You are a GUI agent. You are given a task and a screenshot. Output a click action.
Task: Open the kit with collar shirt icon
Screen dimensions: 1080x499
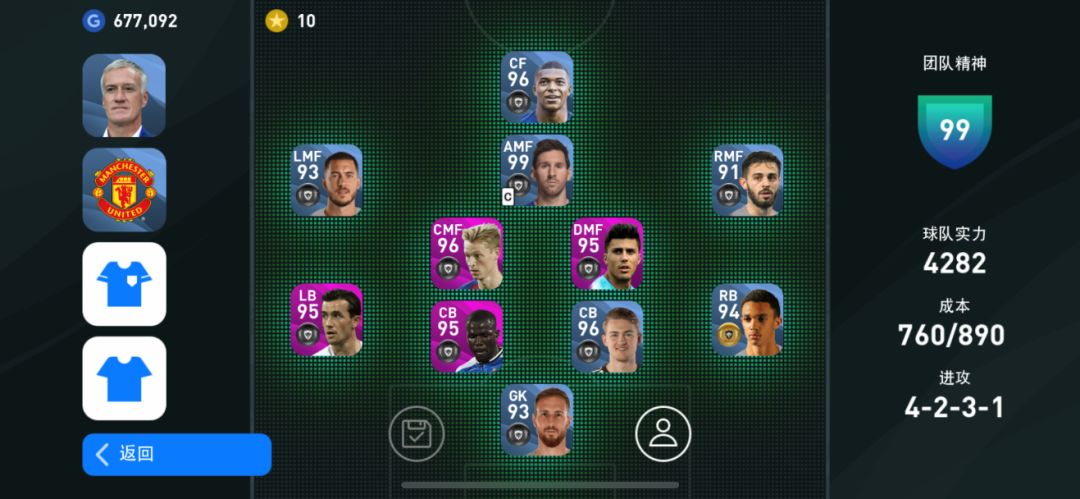124,284
